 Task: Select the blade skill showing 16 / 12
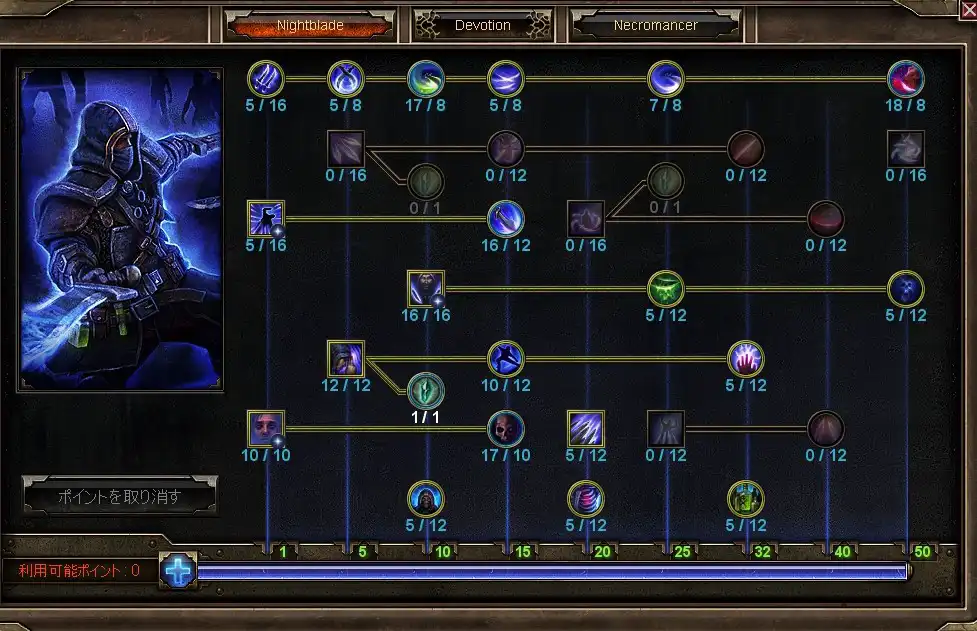pyautogui.click(x=506, y=219)
